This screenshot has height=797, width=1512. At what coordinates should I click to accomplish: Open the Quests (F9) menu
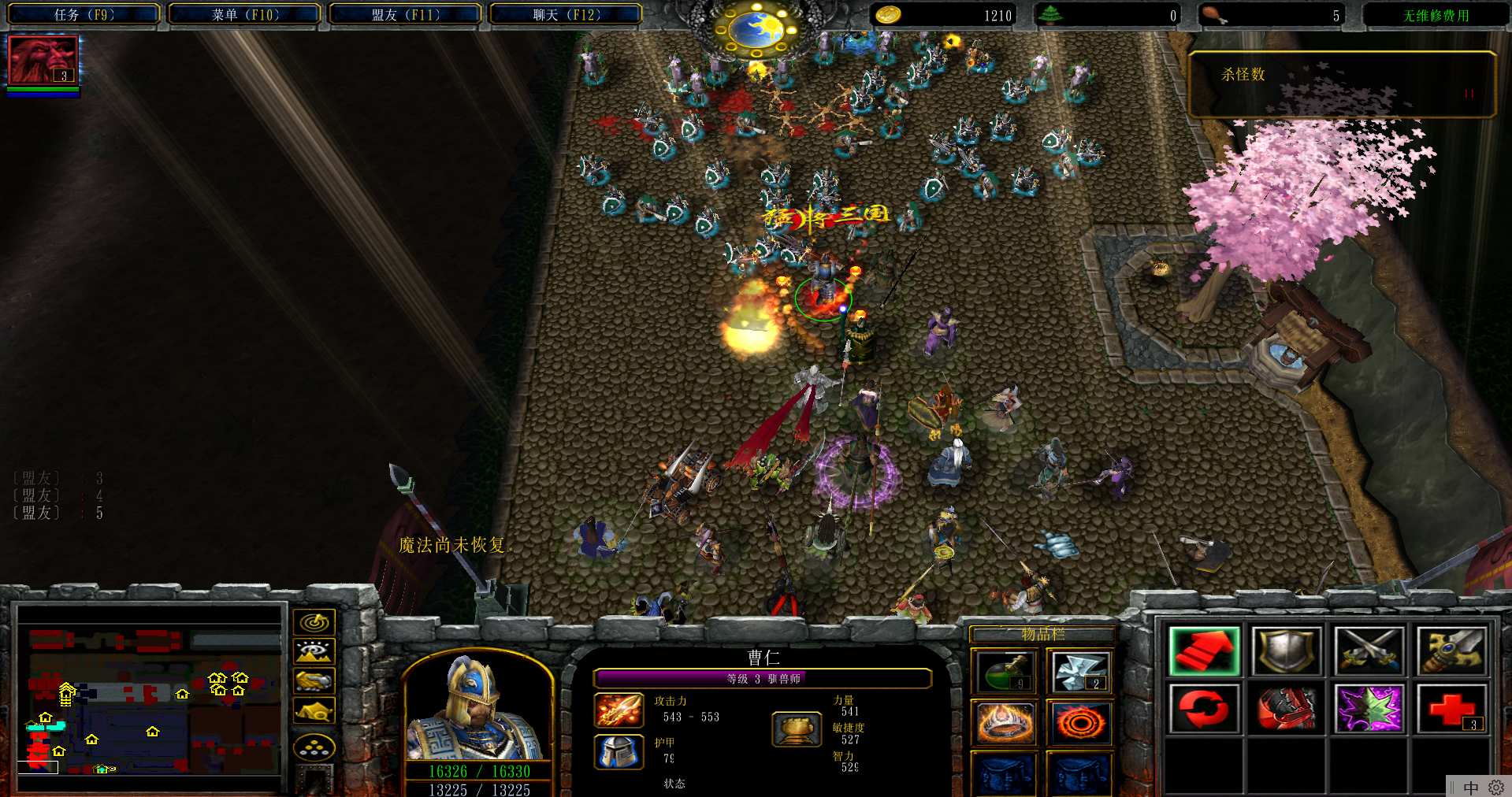(x=84, y=14)
